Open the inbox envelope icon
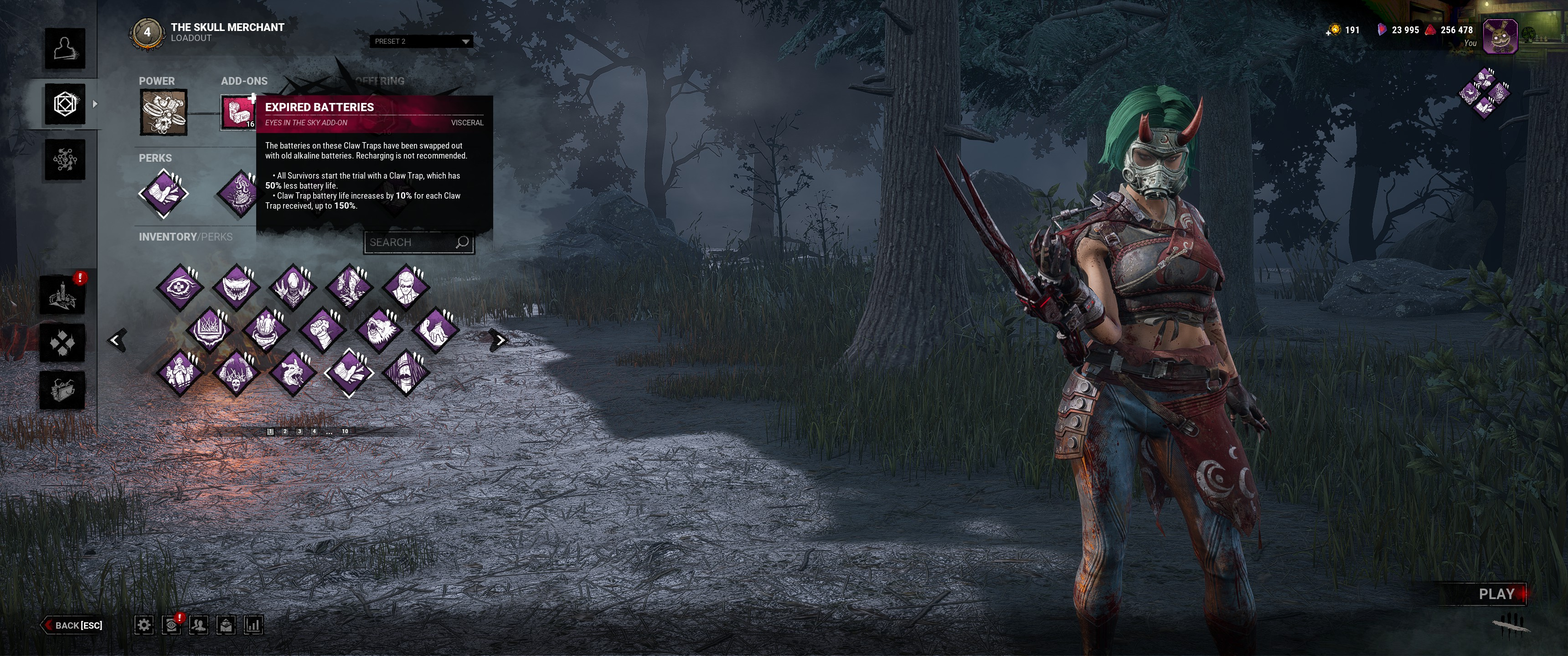The height and width of the screenshot is (656, 1568). coord(226,625)
